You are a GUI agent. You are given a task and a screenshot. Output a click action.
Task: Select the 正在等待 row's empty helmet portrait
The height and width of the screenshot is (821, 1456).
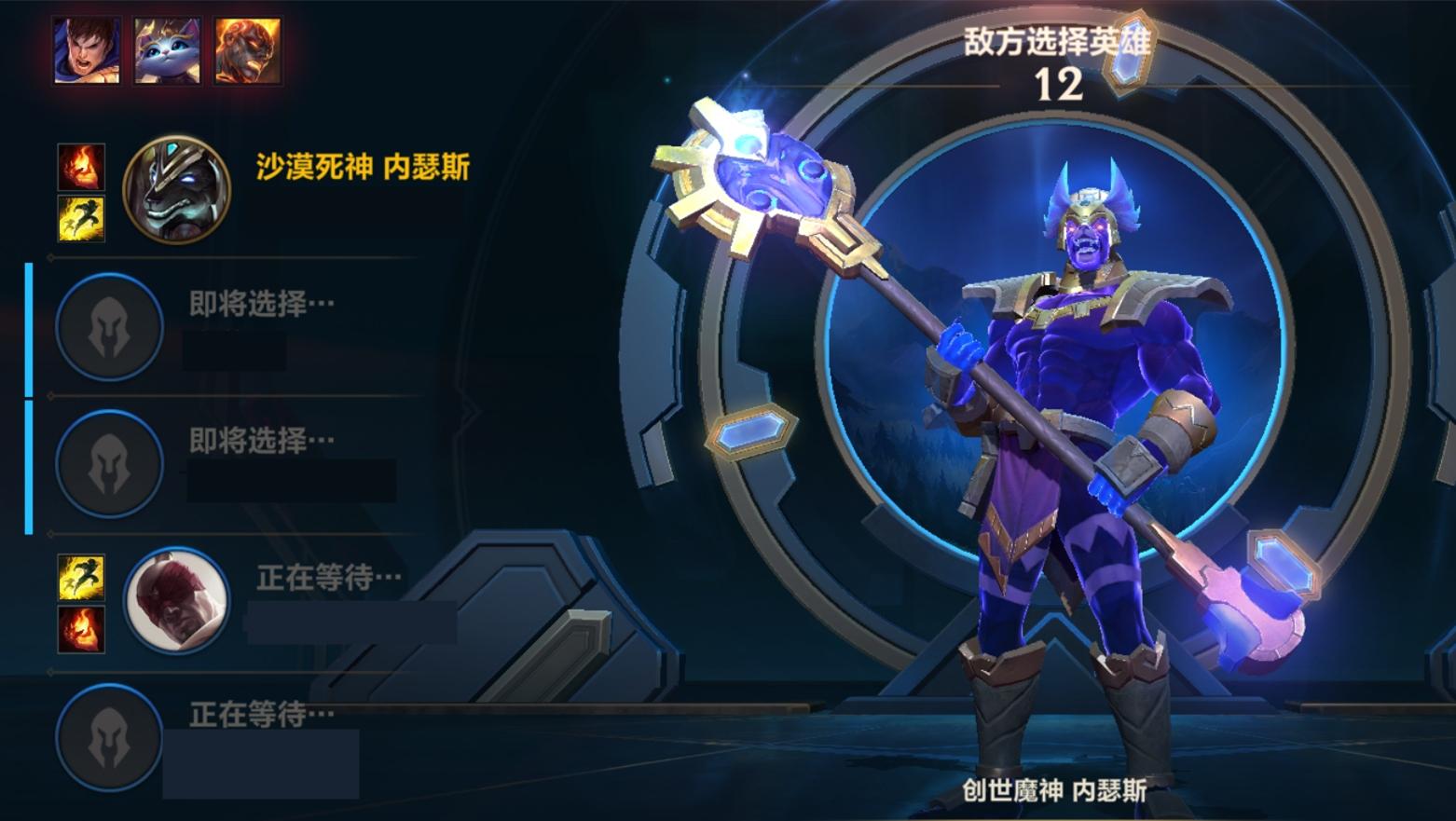109,736
